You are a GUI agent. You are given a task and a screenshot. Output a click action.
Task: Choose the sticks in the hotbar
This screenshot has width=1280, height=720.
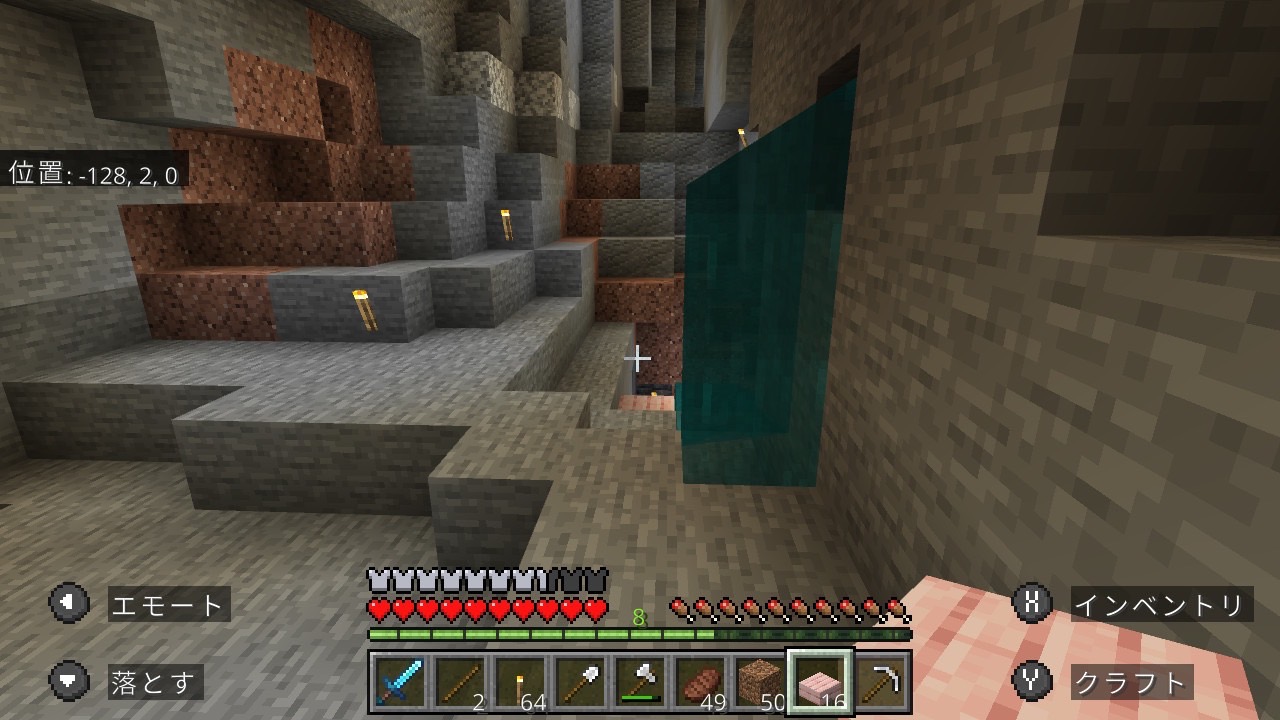click(460, 682)
